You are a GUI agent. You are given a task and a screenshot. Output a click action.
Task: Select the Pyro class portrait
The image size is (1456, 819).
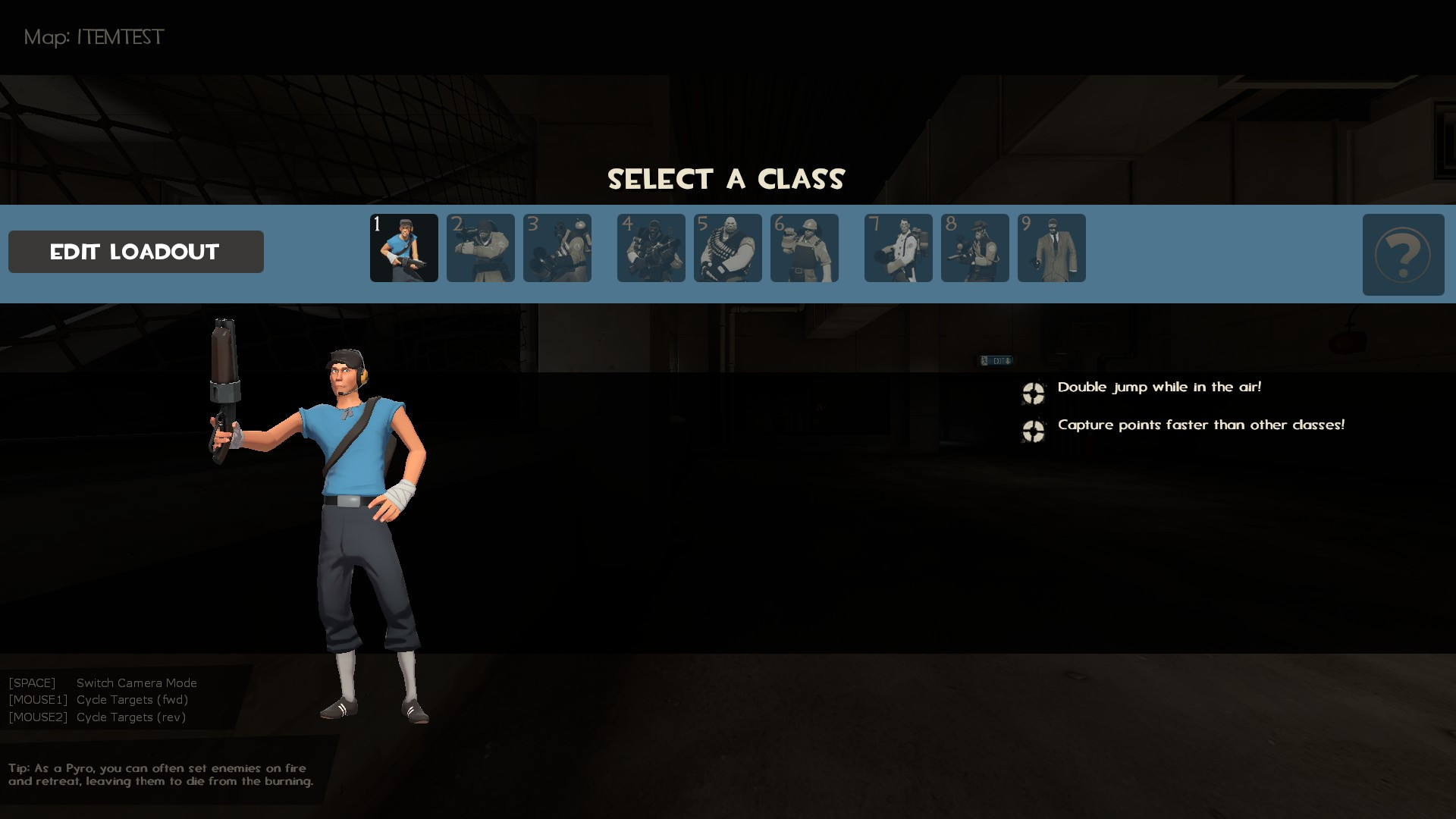557,248
